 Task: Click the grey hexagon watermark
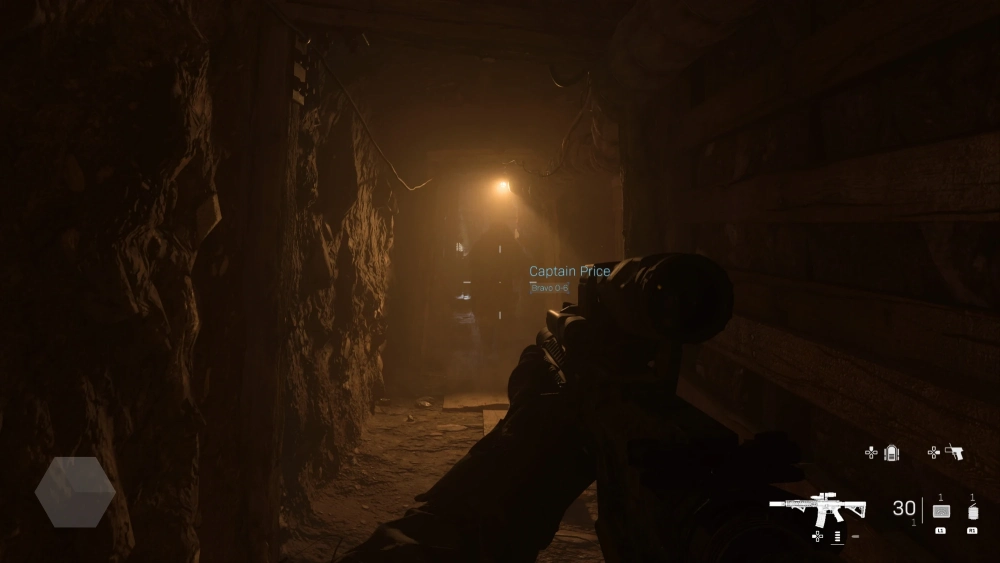coord(75,491)
